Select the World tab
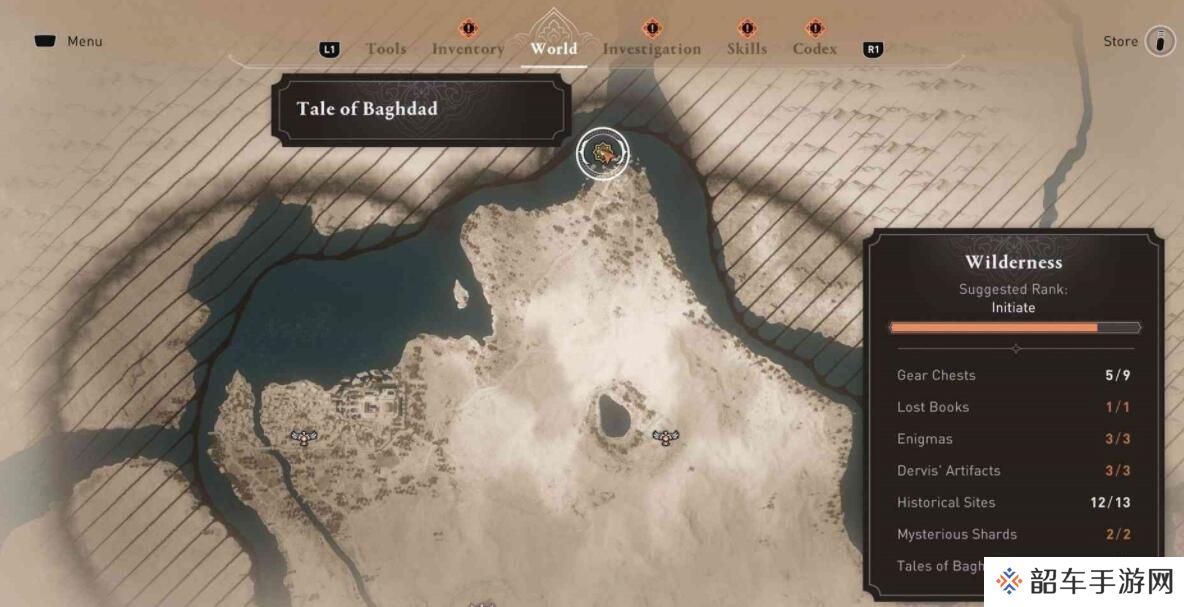 tap(554, 48)
